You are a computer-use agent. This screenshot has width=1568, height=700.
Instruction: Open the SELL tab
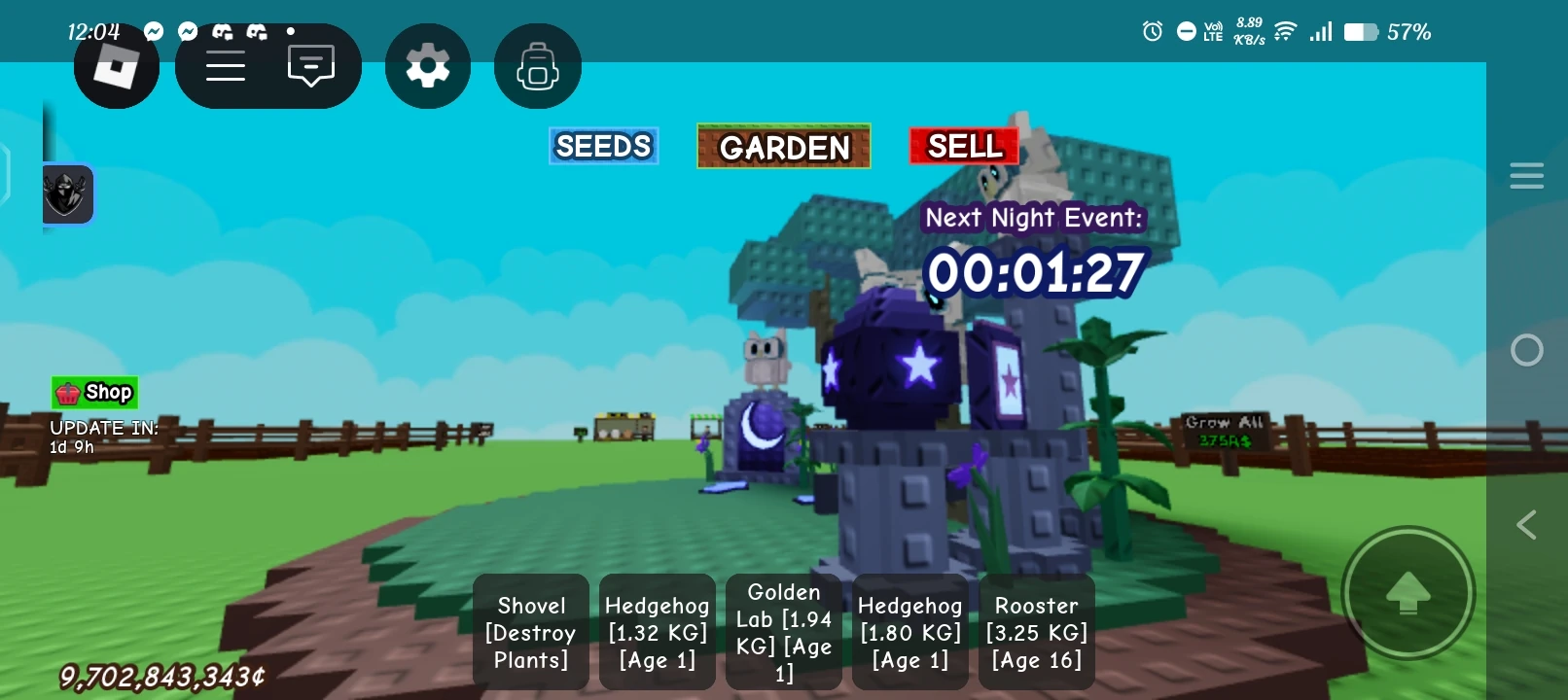(x=963, y=146)
